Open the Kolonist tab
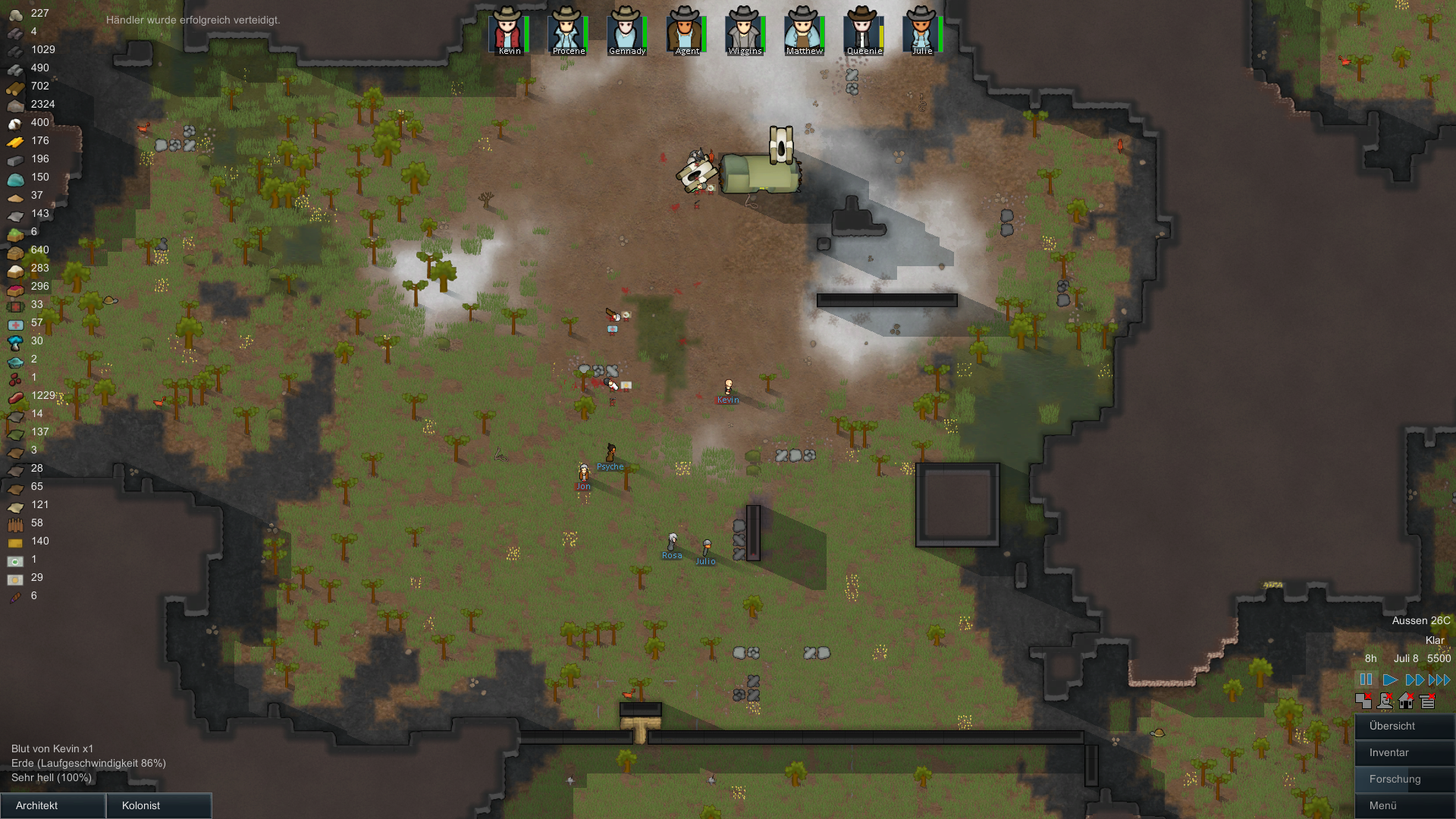The width and height of the screenshot is (1456, 819). click(x=158, y=805)
